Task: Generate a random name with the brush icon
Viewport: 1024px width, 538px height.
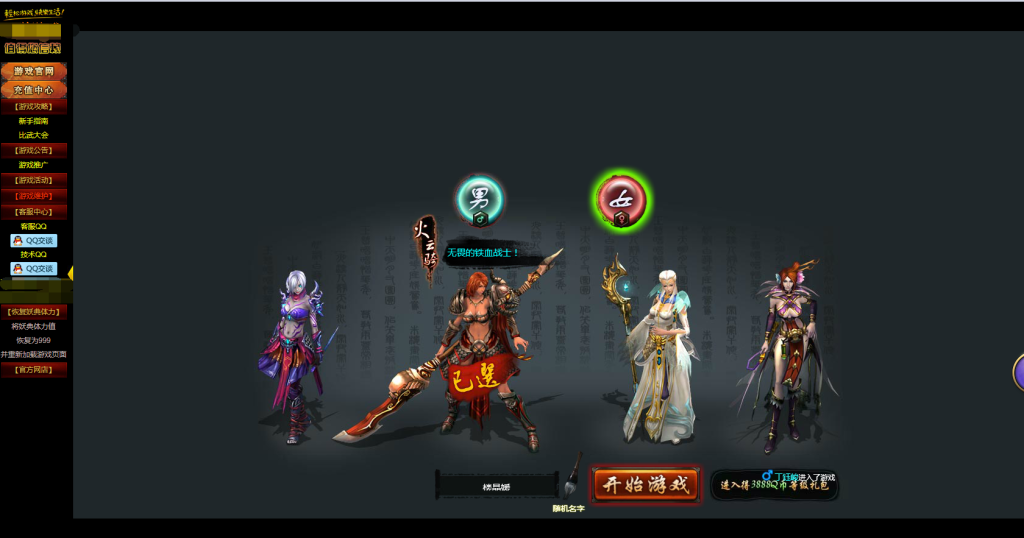Action: pos(573,476)
